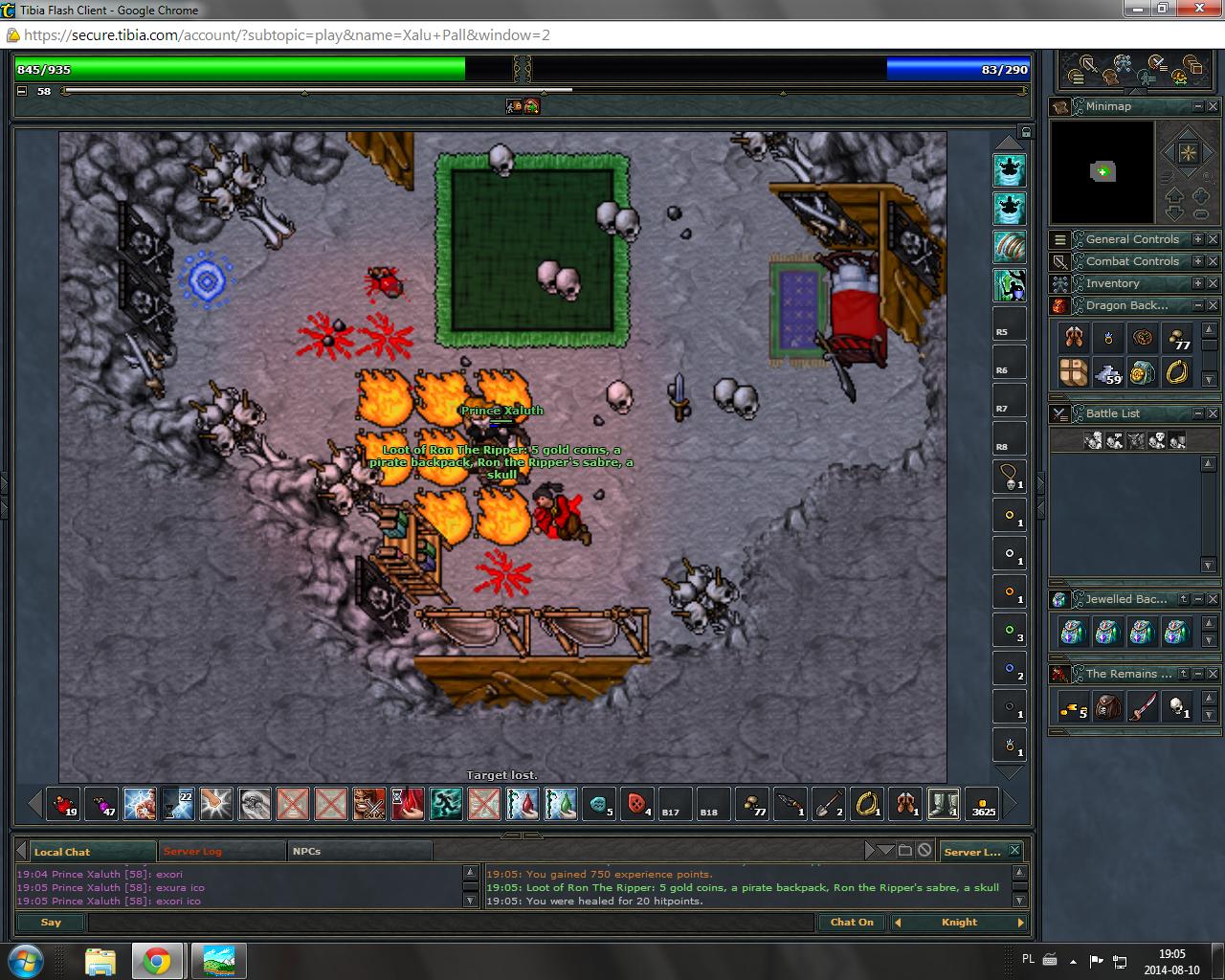This screenshot has height=980, width=1225.
Task: Focus the chat message input field
Action: (x=450, y=923)
